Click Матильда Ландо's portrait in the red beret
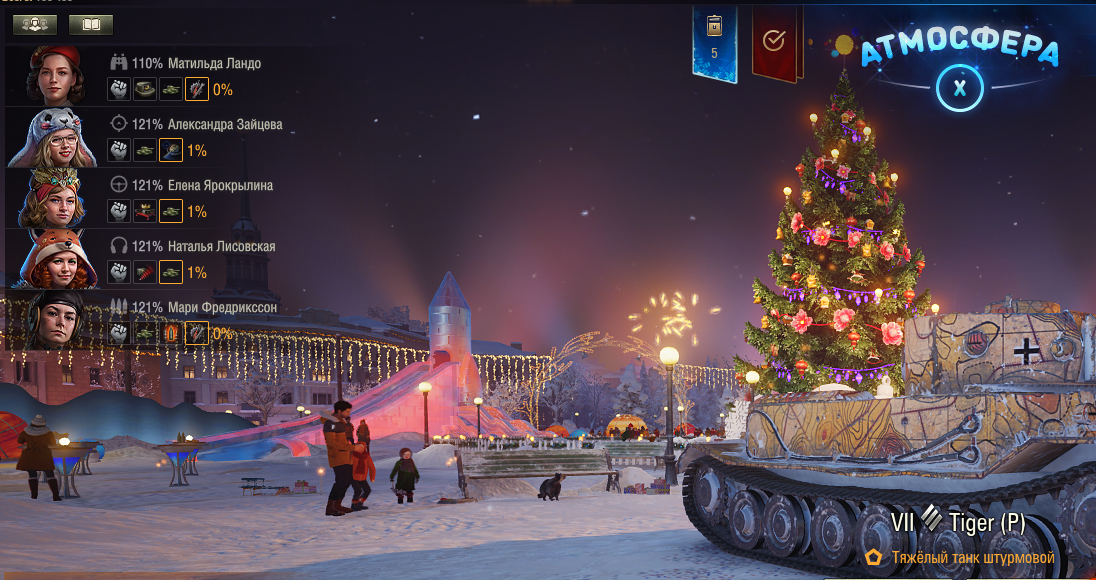1096x580 pixels. click(56, 75)
